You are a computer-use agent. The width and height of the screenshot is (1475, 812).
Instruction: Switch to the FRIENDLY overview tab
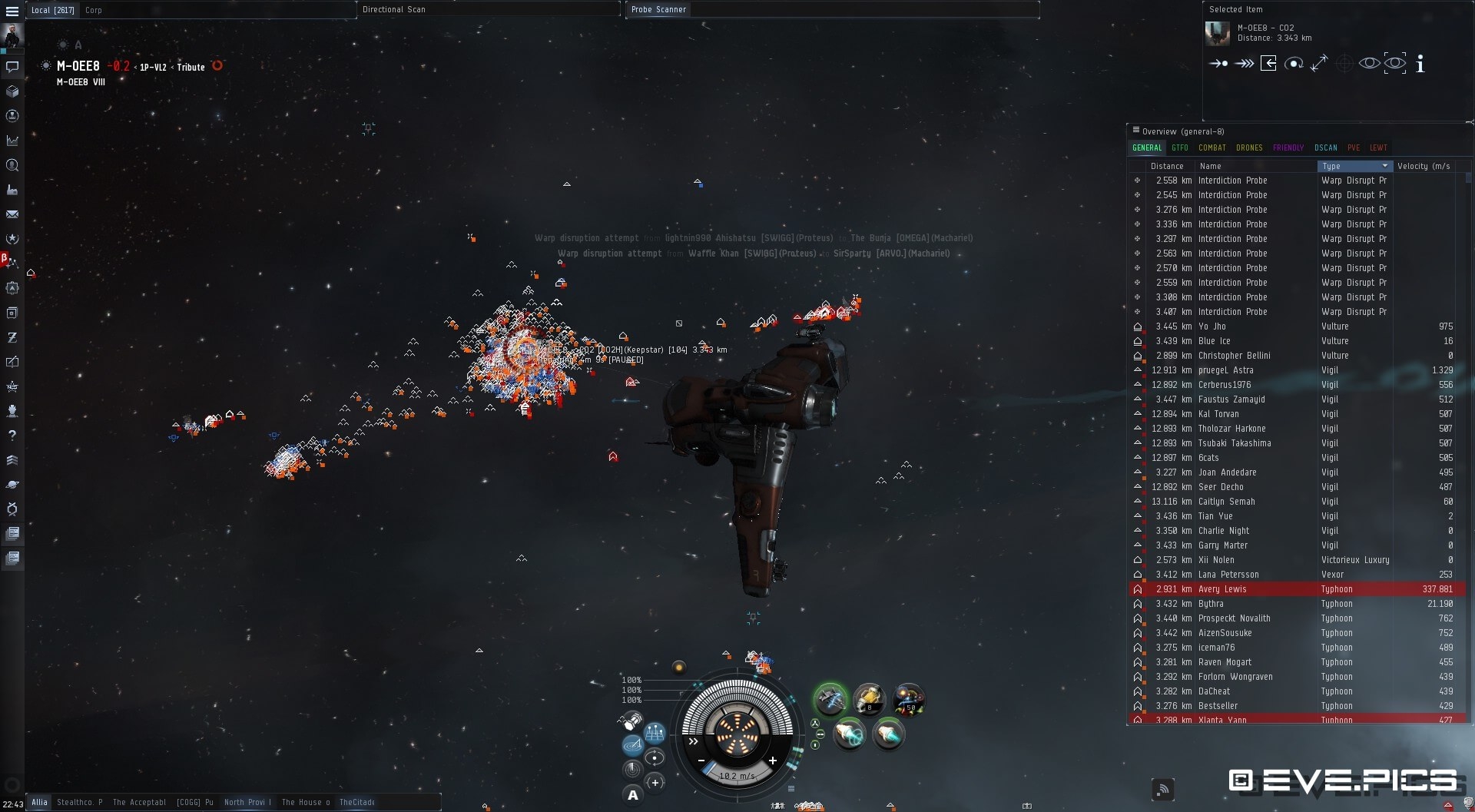pyautogui.click(x=1288, y=147)
